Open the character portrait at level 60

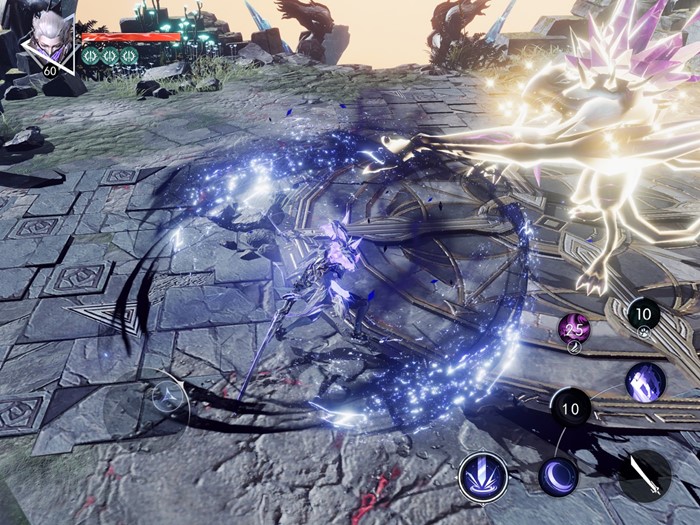[48, 42]
